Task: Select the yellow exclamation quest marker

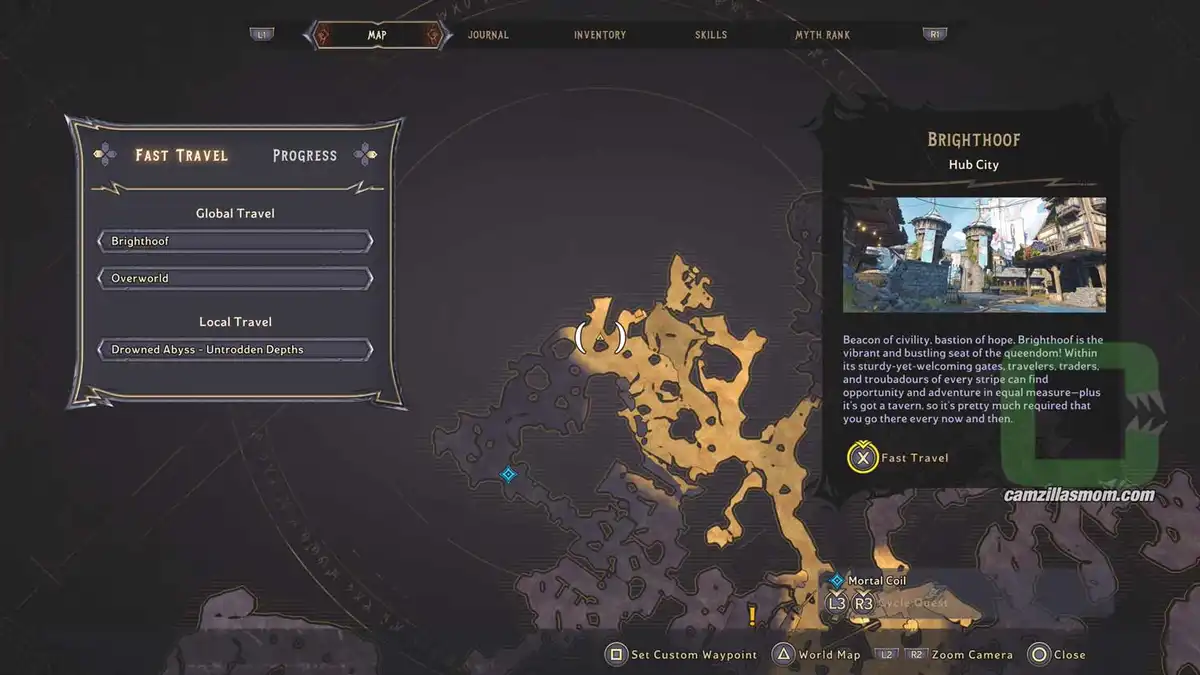Action: click(x=752, y=613)
